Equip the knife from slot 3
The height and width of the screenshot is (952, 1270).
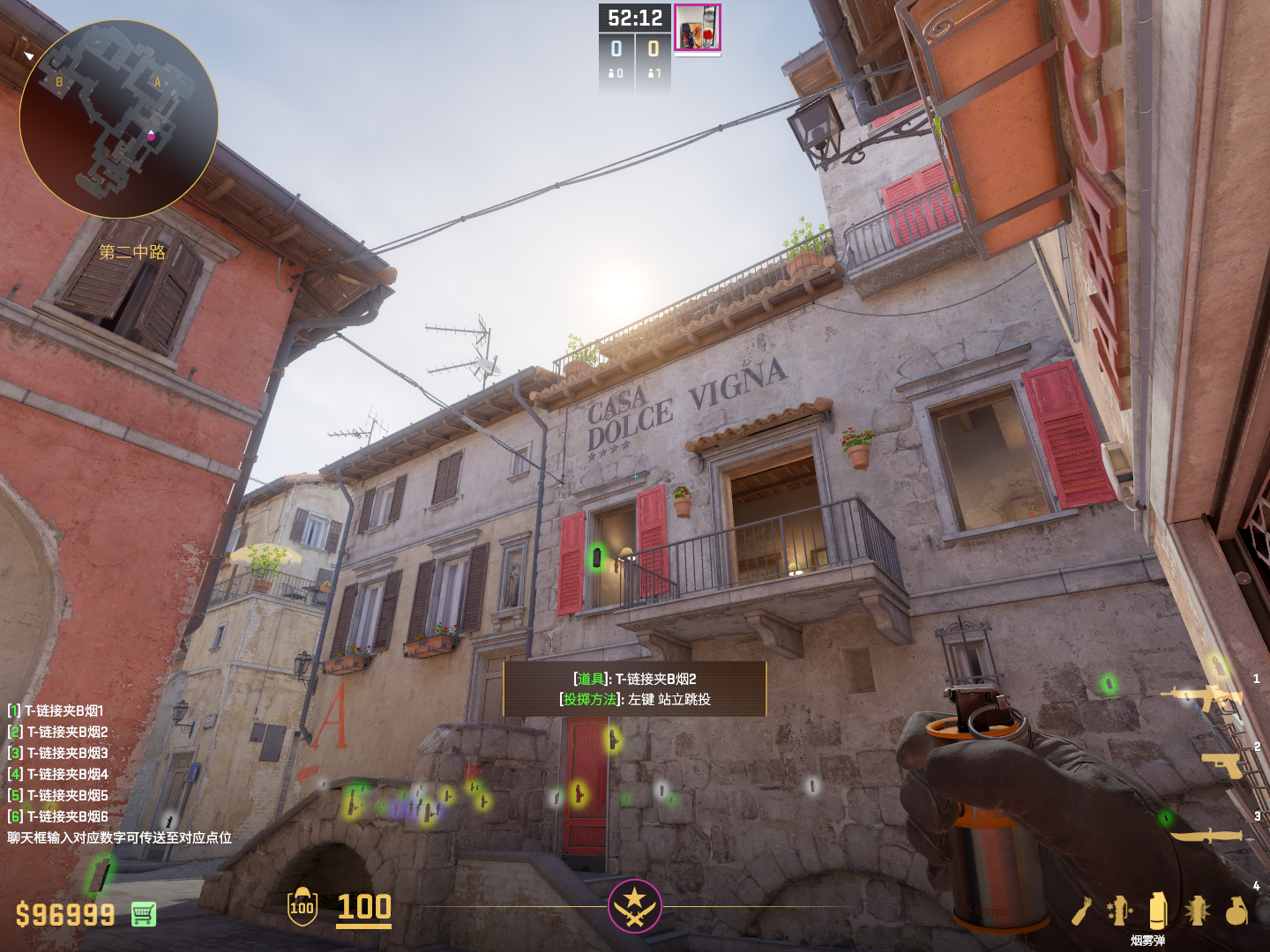tap(1207, 834)
